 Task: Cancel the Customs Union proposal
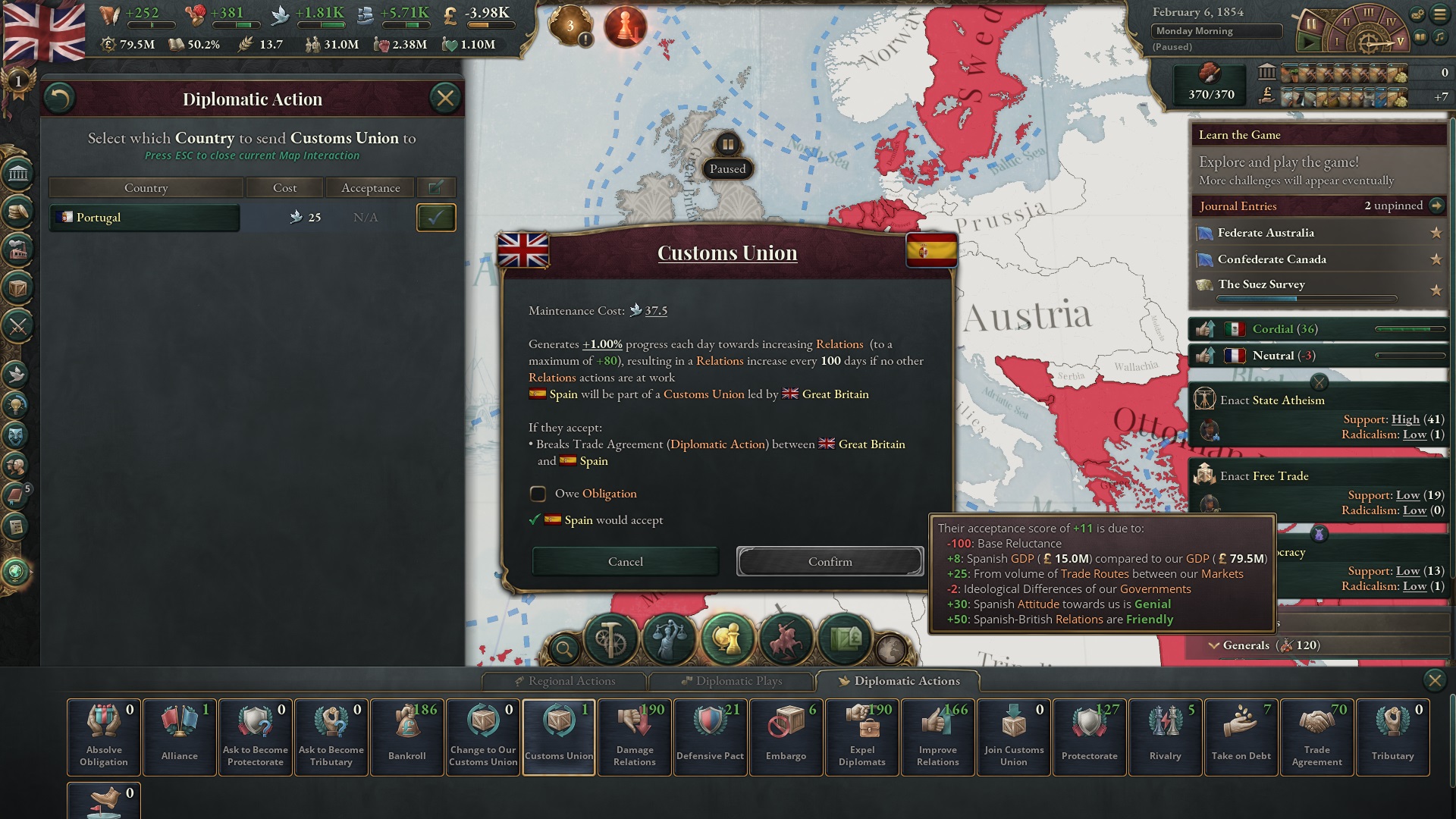click(625, 561)
